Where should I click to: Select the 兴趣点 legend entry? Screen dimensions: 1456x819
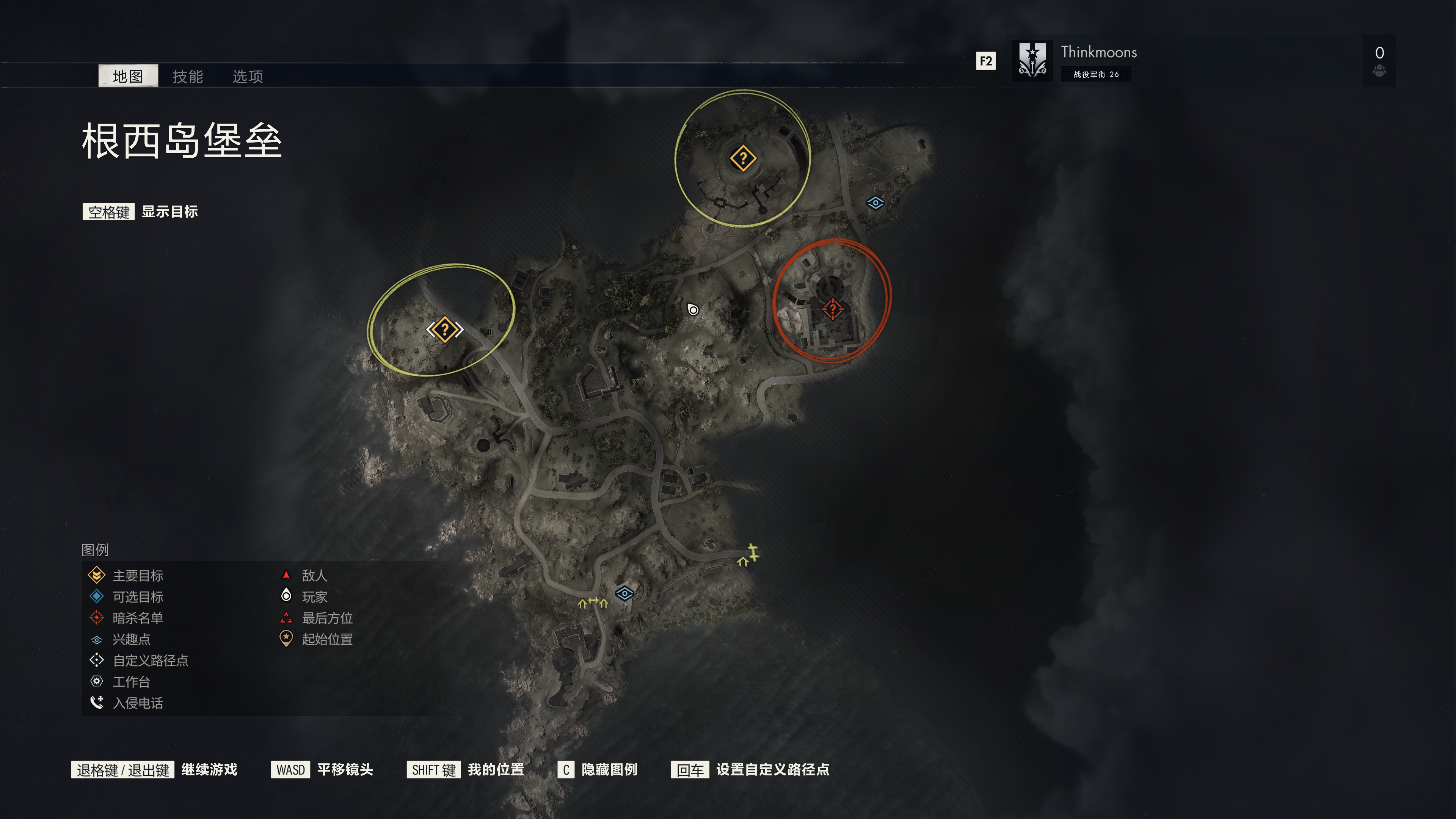tap(131, 639)
